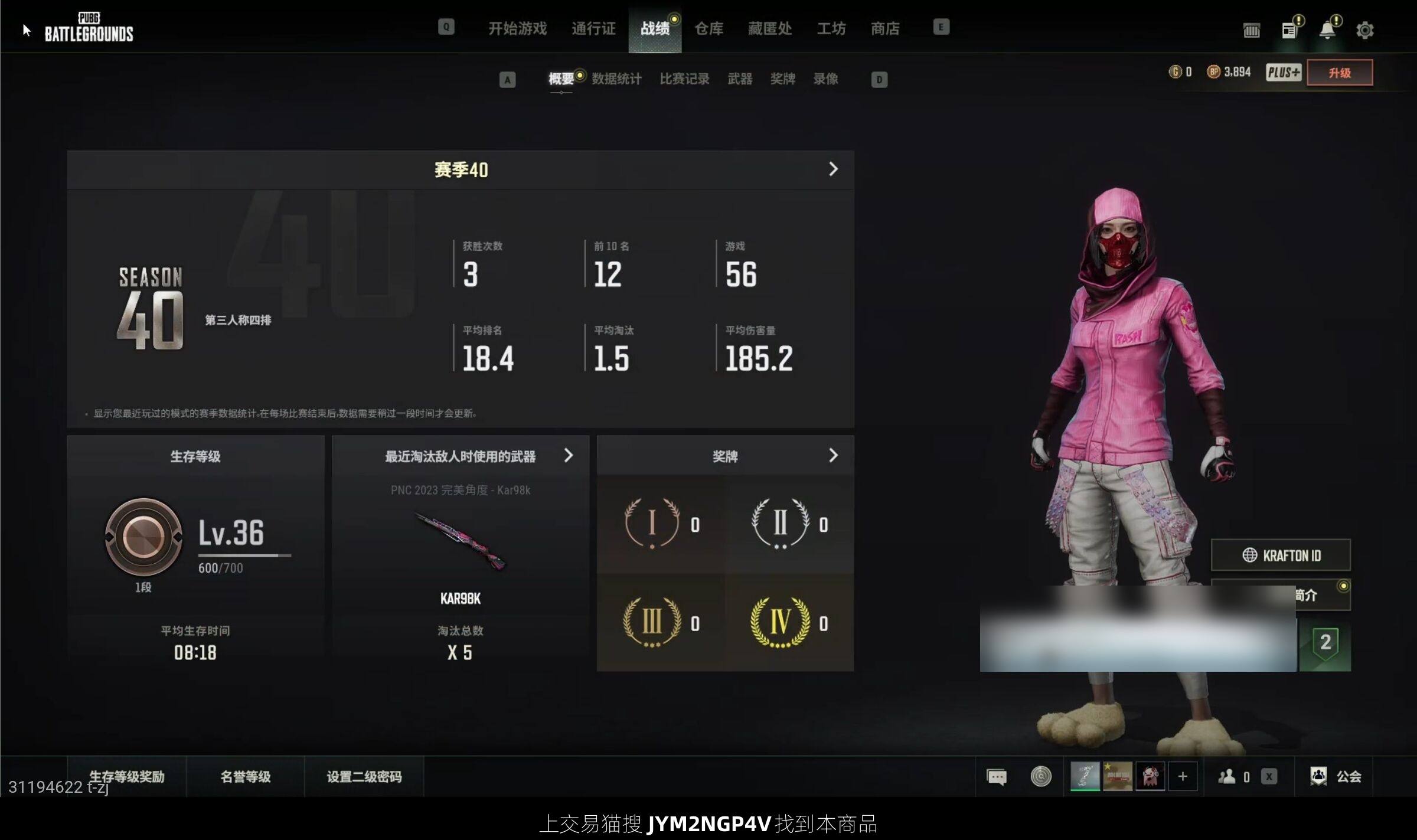
Task: Expand the 赛季40 season panel arrow
Action: (833, 169)
